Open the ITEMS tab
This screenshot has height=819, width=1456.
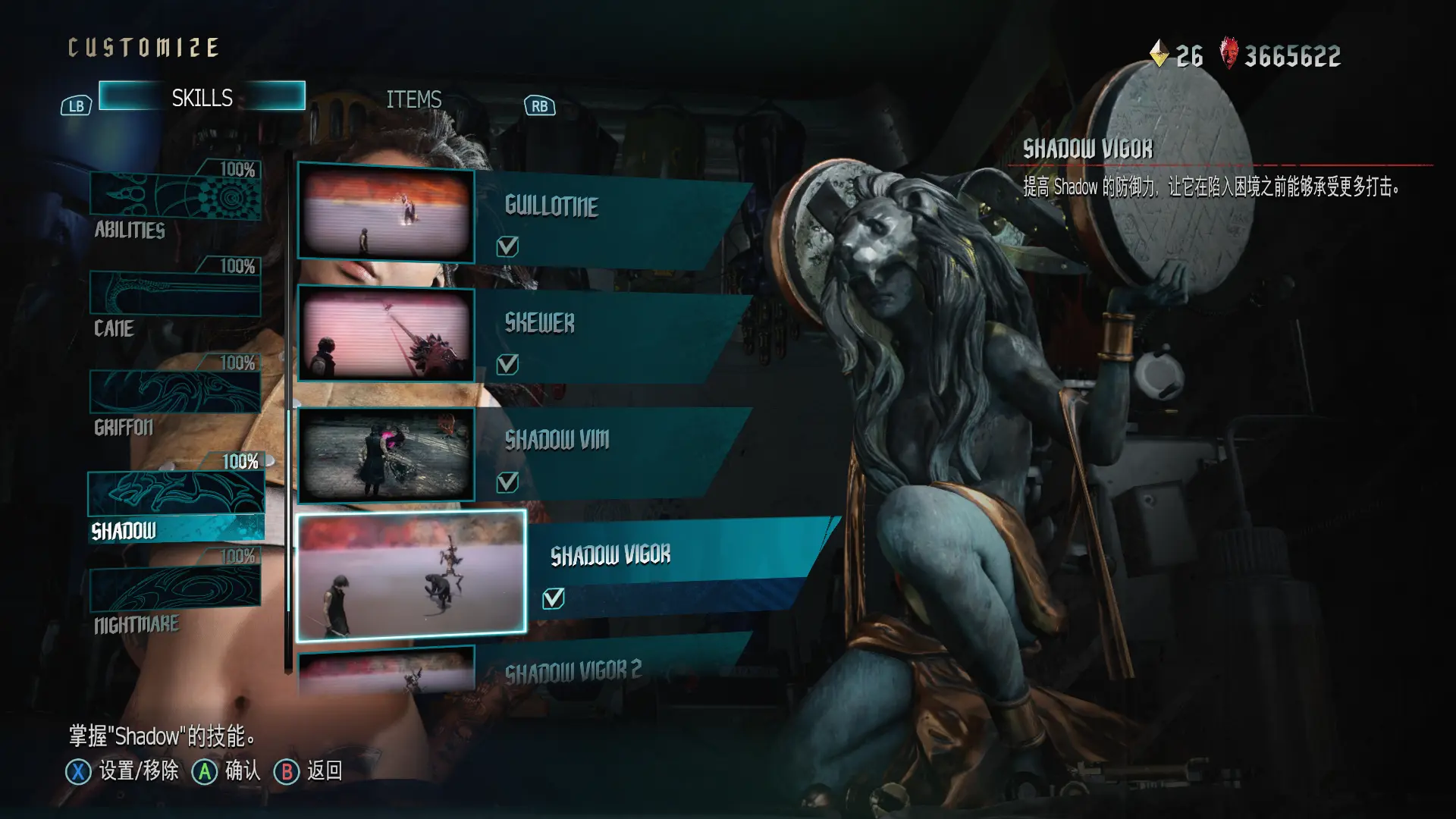coord(413,99)
